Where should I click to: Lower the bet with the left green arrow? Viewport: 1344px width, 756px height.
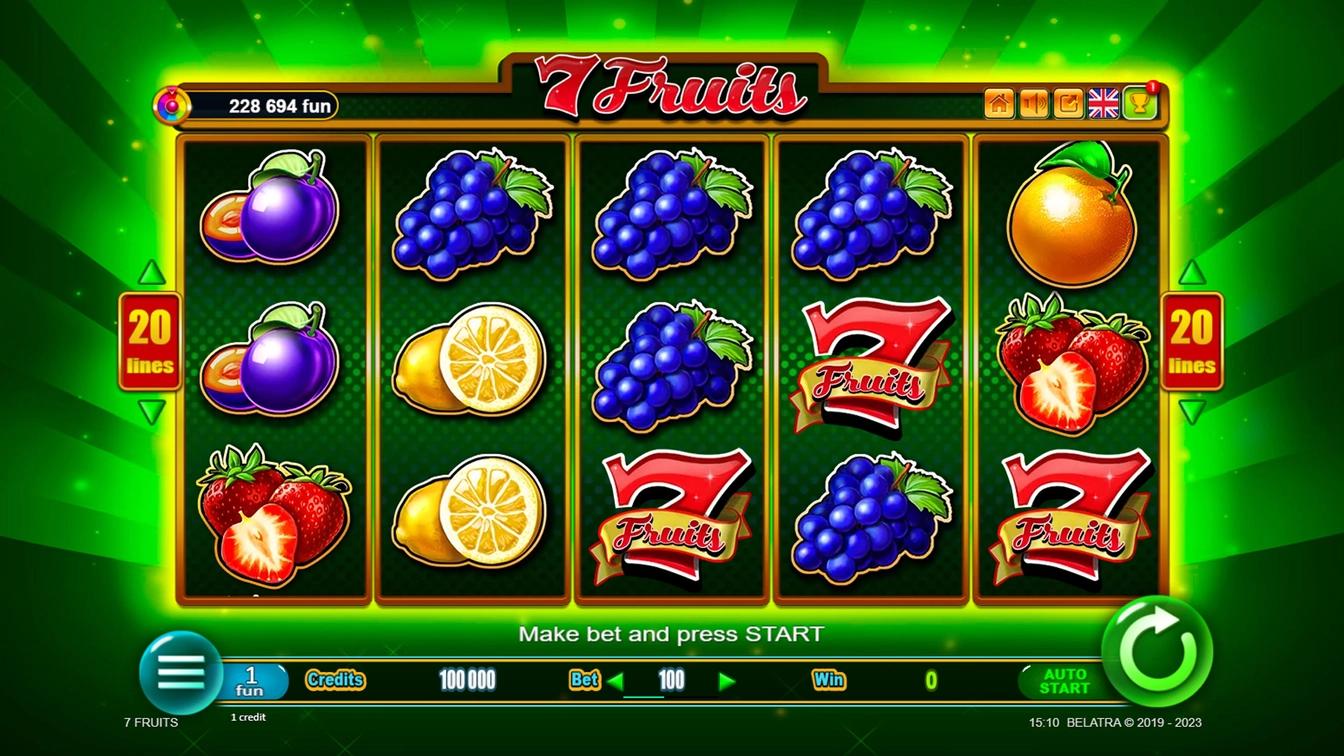618,680
